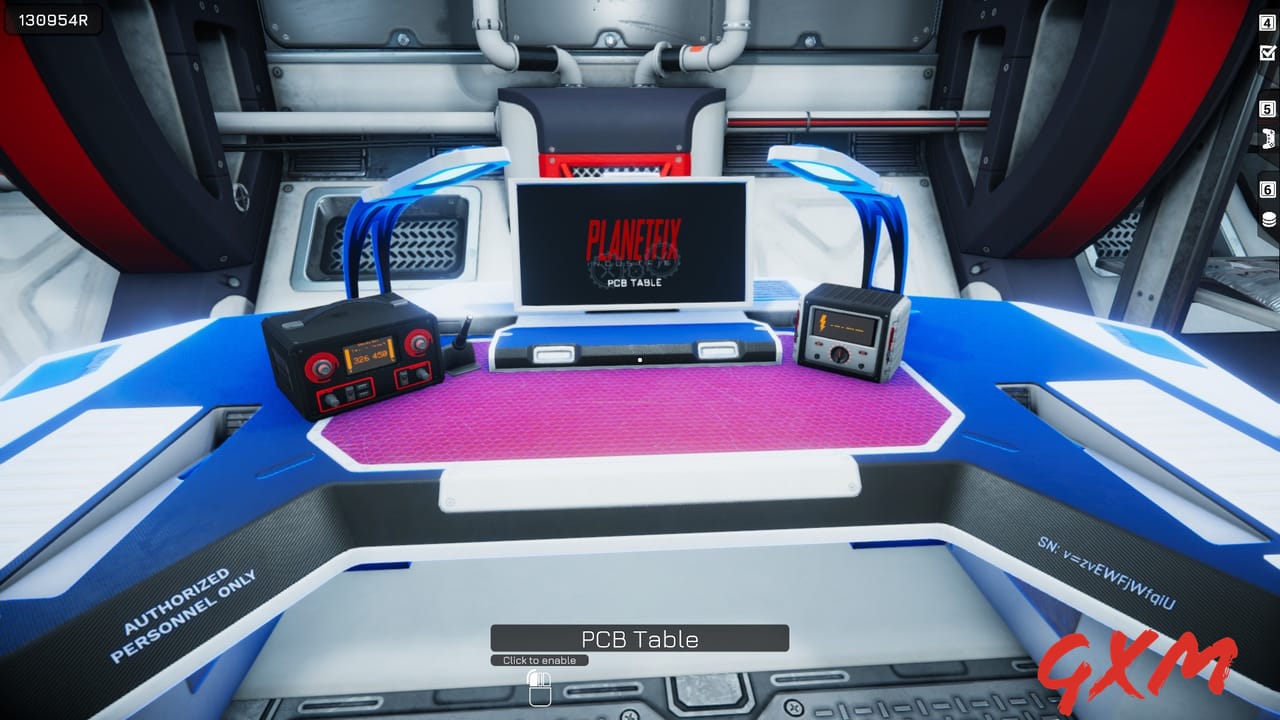
Task: Open the PCB tray in front of the laptop
Action: [640, 352]
